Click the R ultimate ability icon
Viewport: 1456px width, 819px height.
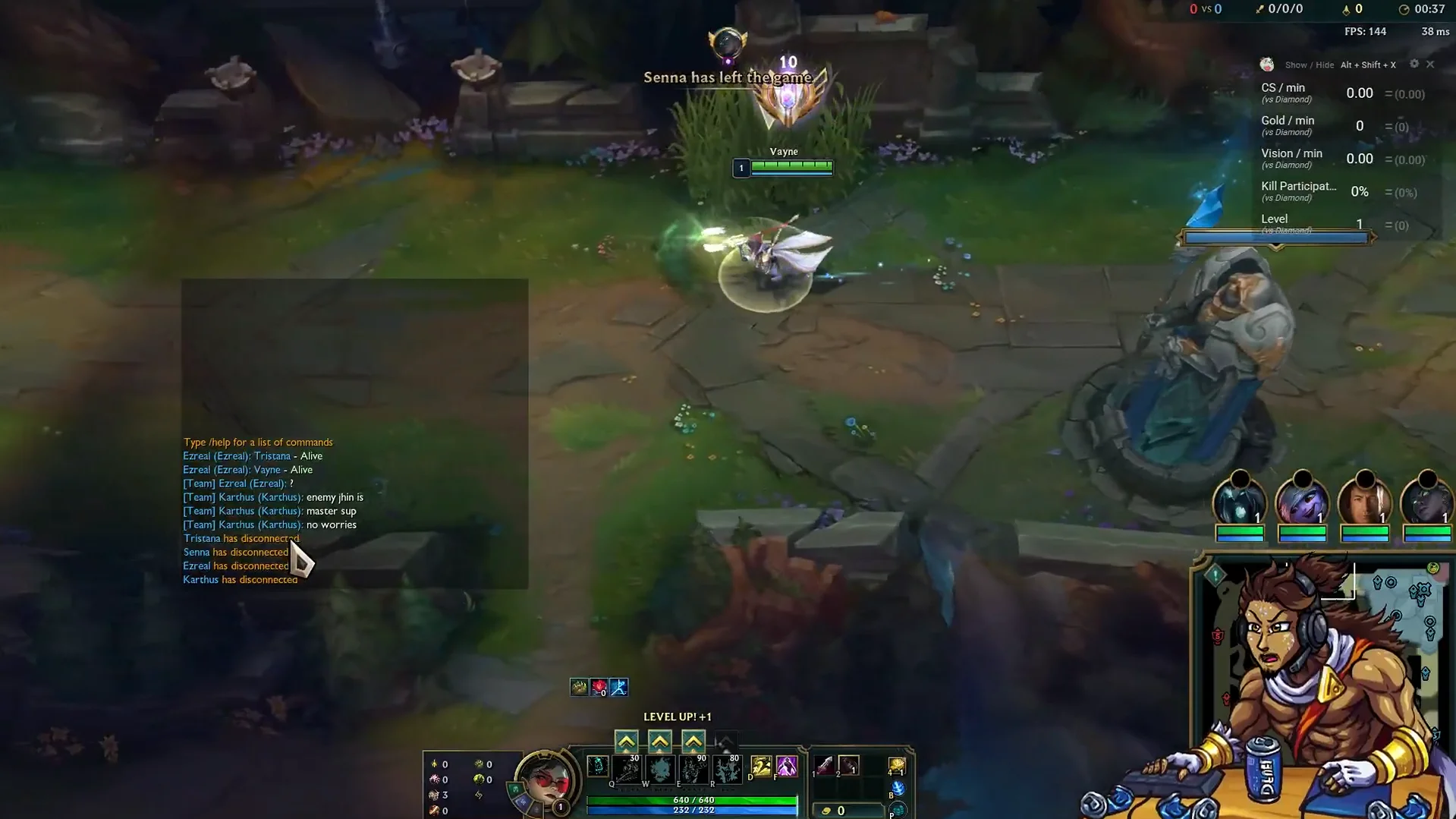(727, 769)
